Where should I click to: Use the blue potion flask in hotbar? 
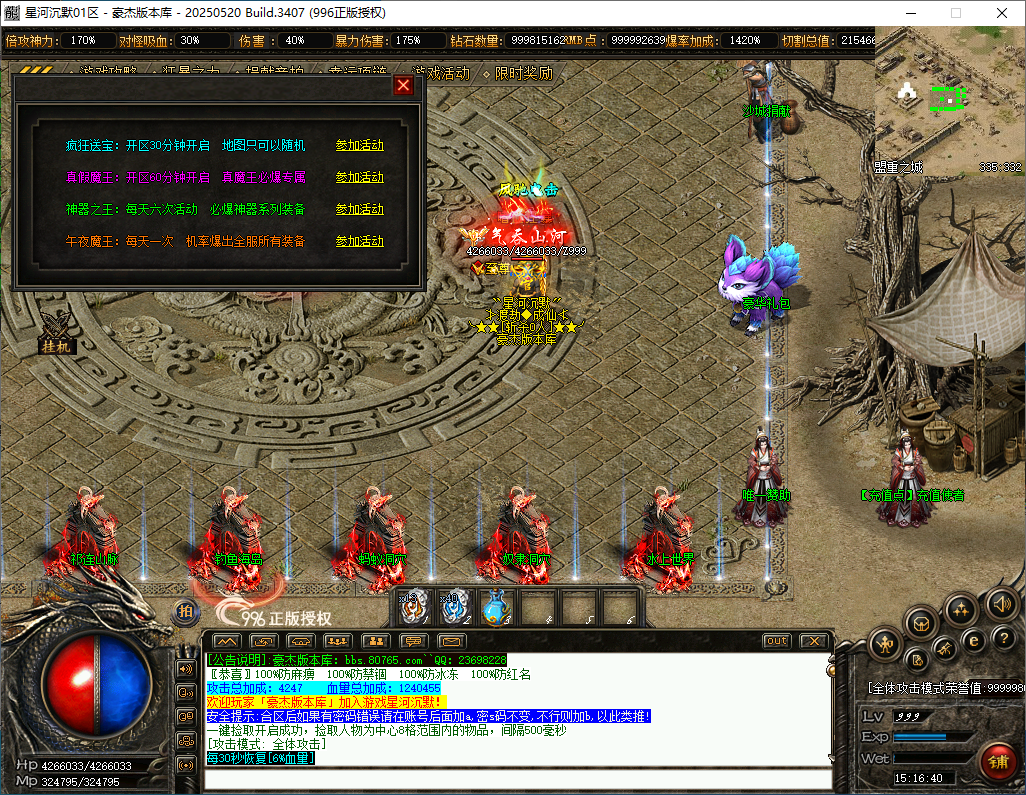[496, 607]
